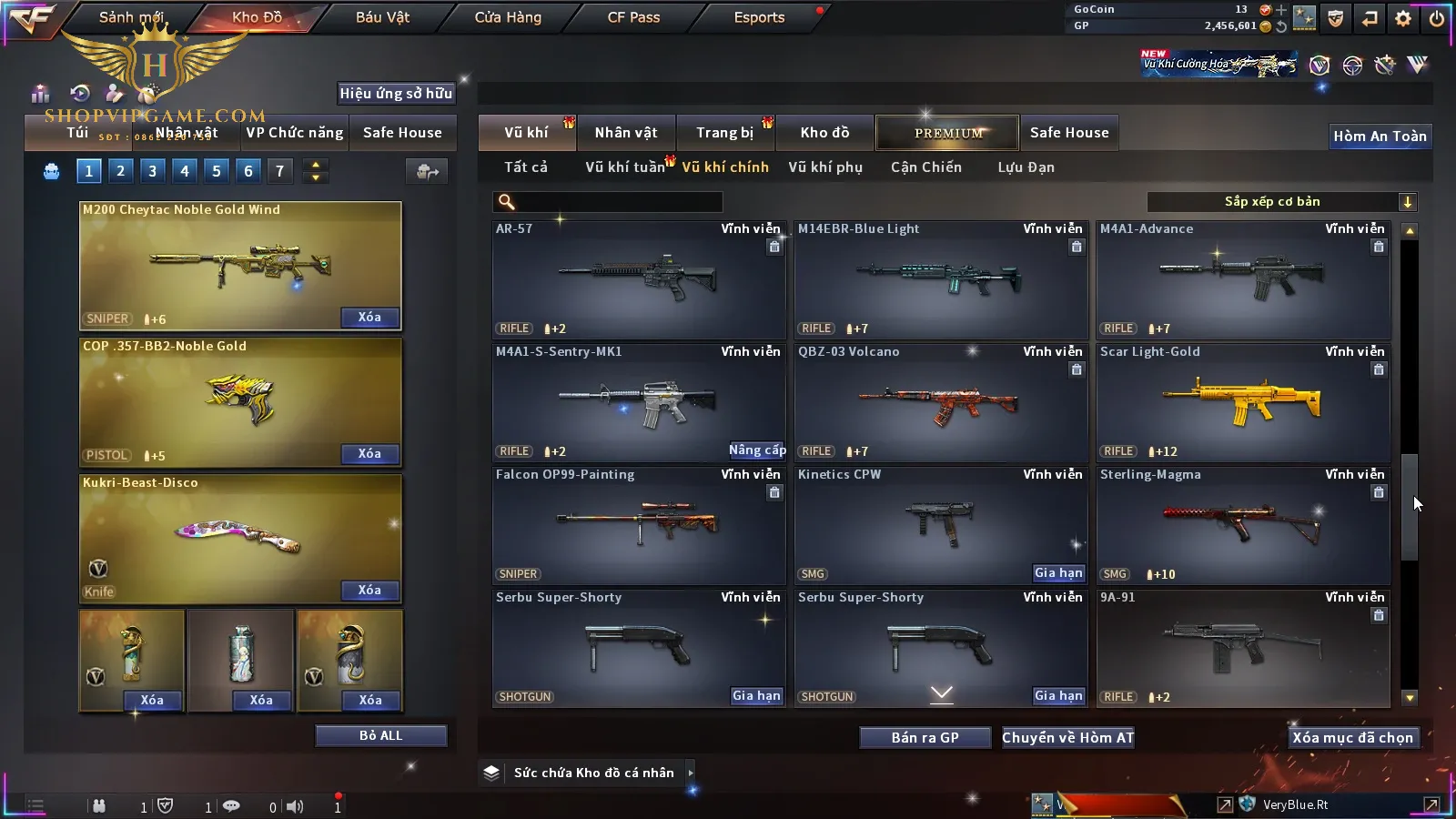Choose the QBZ-03 Volcano rifle

941,402
